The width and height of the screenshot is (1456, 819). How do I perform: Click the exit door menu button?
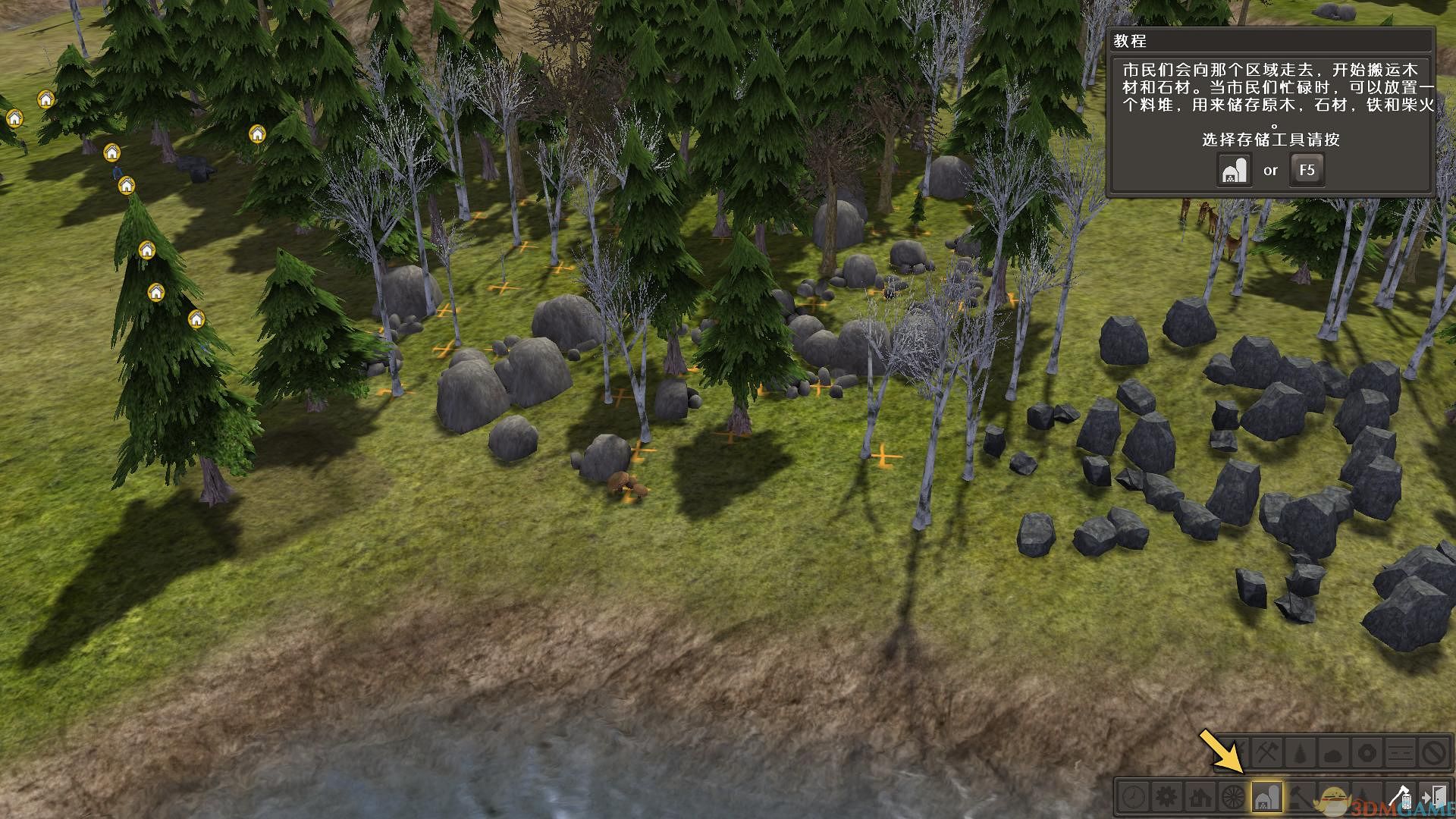tap(1434, 797)
